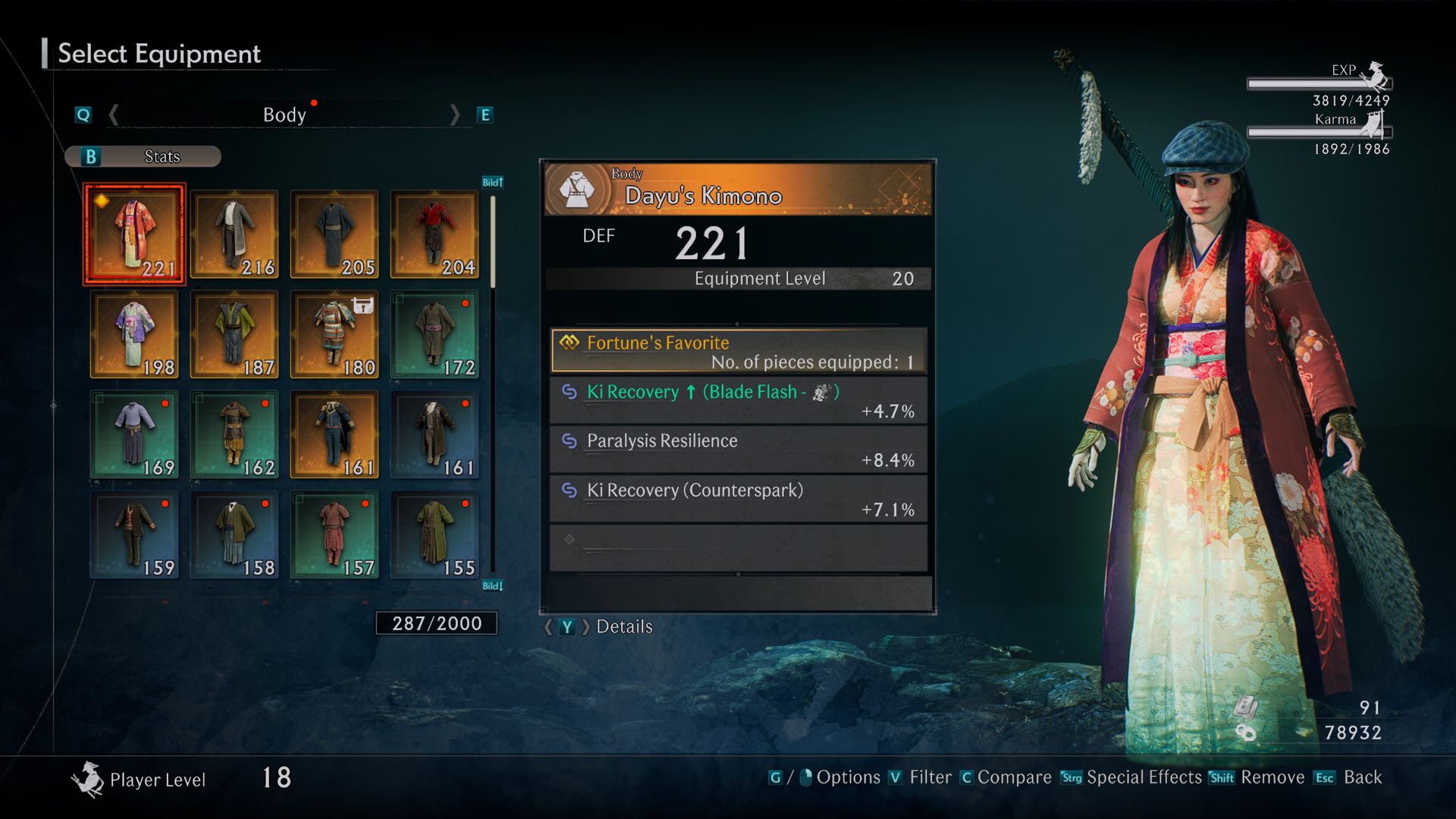The image size is (1456, 819).
Task: Select the Fortune's Favorite set bonus row
Action: pyautogui.click(x=738, y=351)
